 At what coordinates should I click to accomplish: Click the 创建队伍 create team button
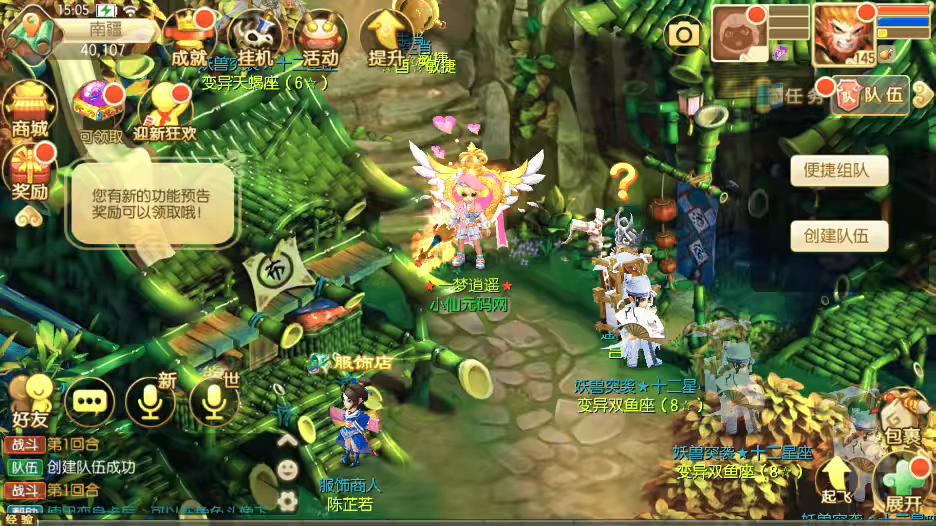(840, 236)
